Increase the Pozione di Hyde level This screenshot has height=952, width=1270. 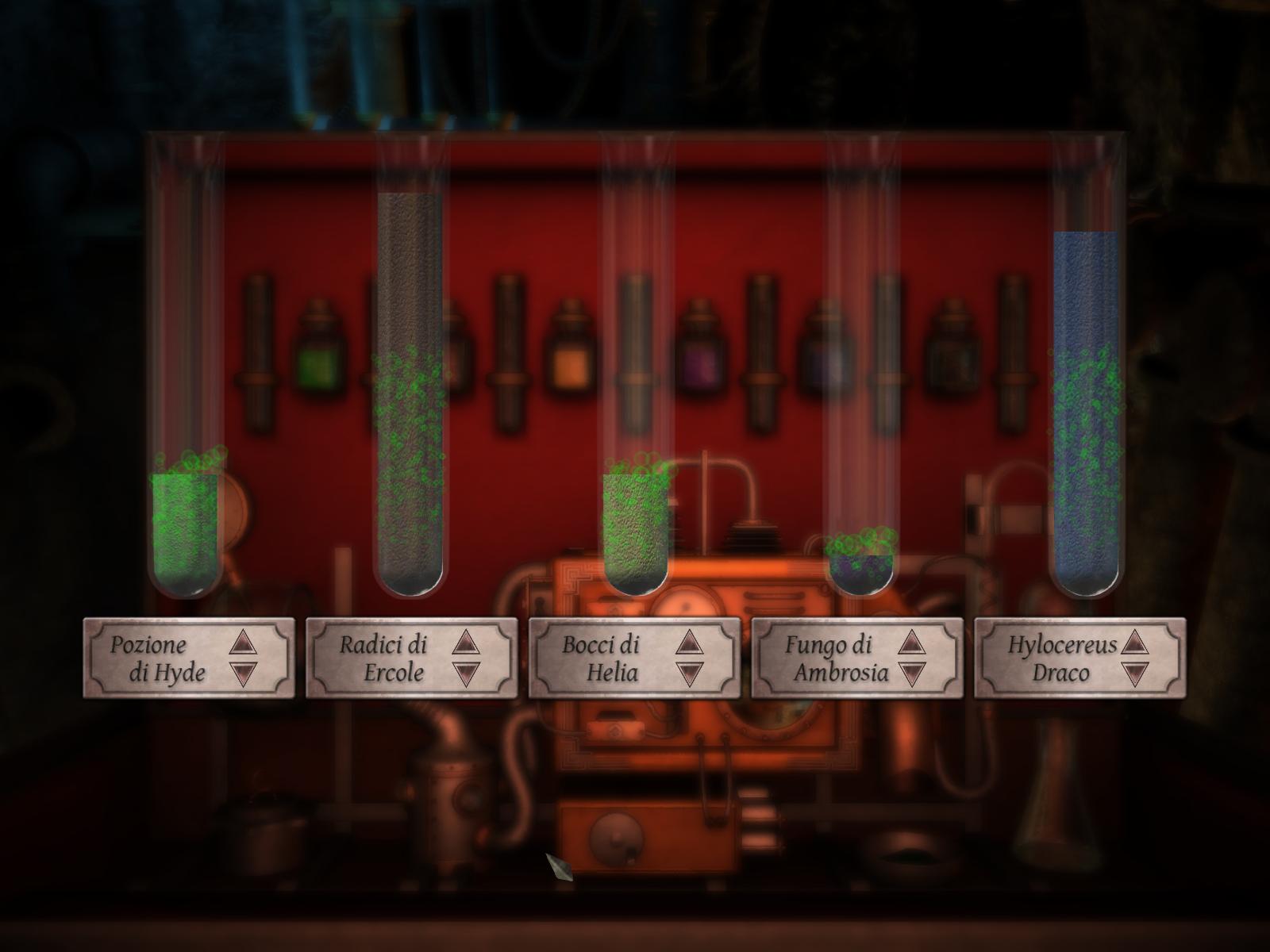point(244,643)
